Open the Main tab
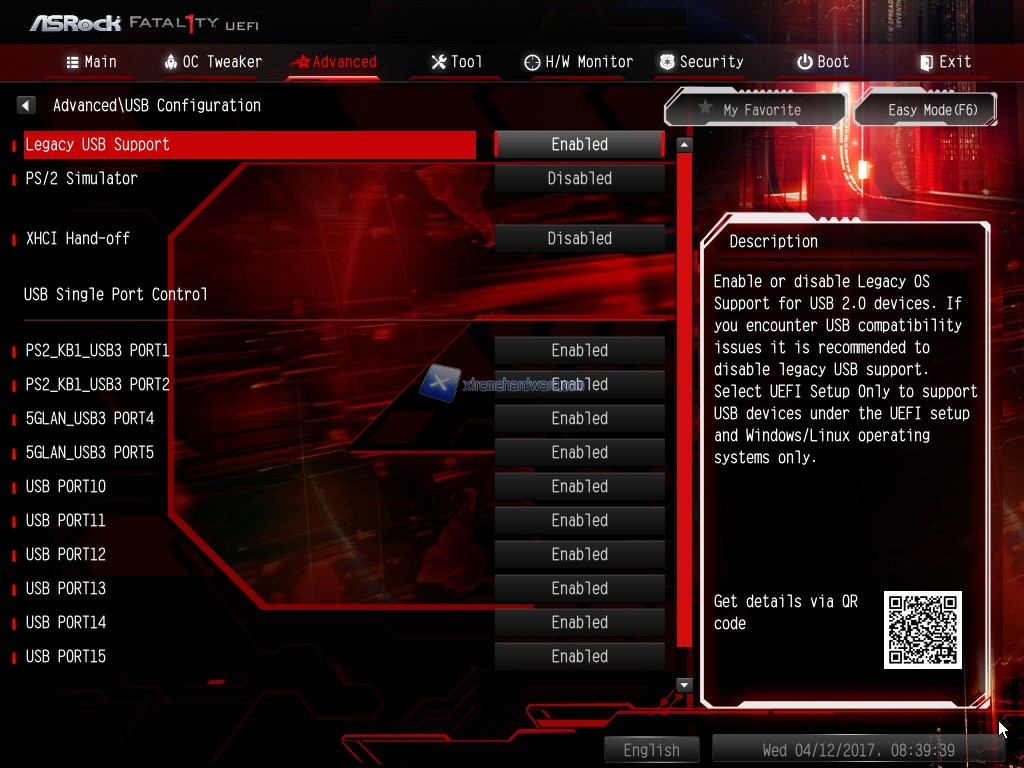1024x768 pixels. pos(91,62)
